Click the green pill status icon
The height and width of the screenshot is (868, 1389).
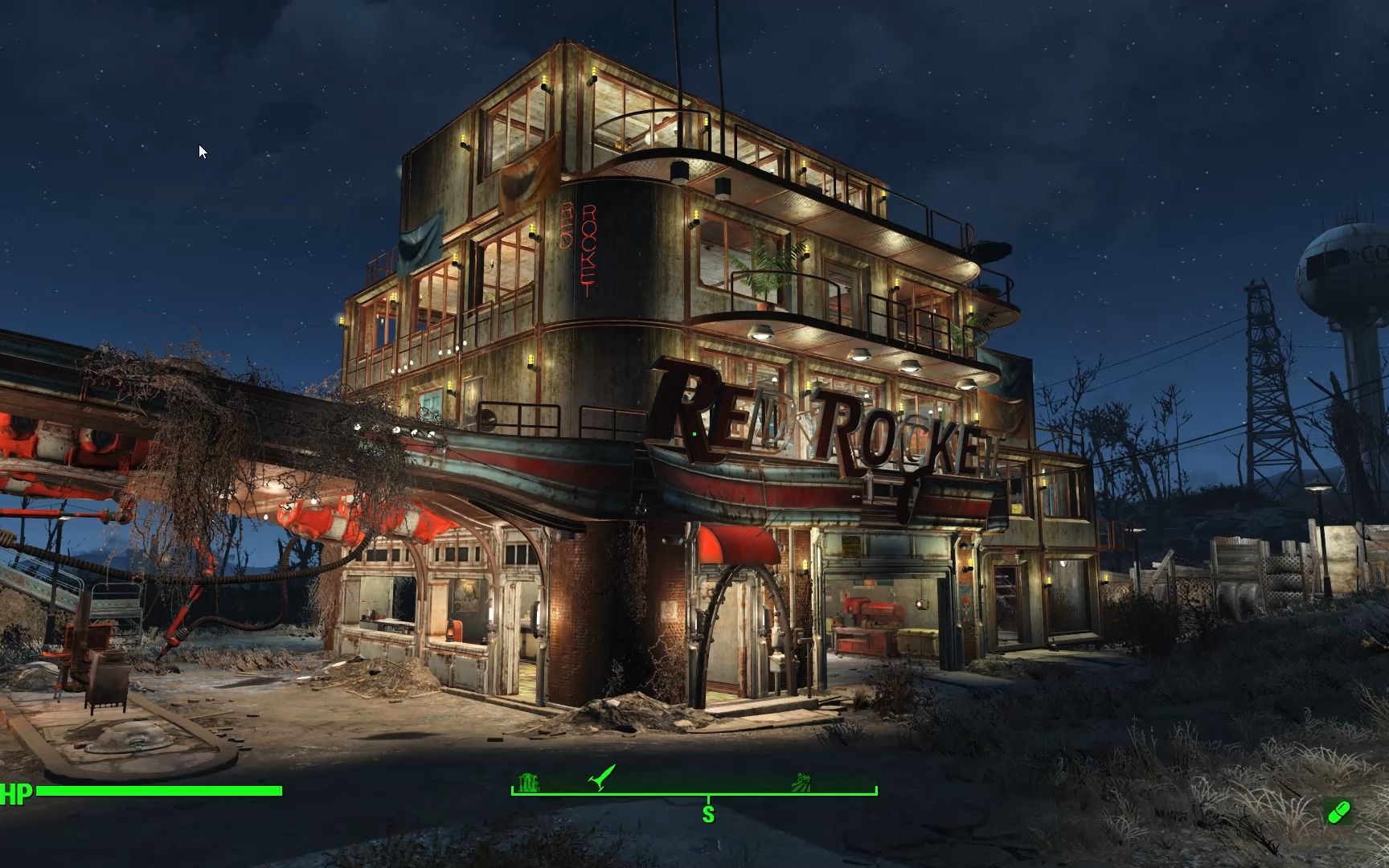pos(1339,813)
